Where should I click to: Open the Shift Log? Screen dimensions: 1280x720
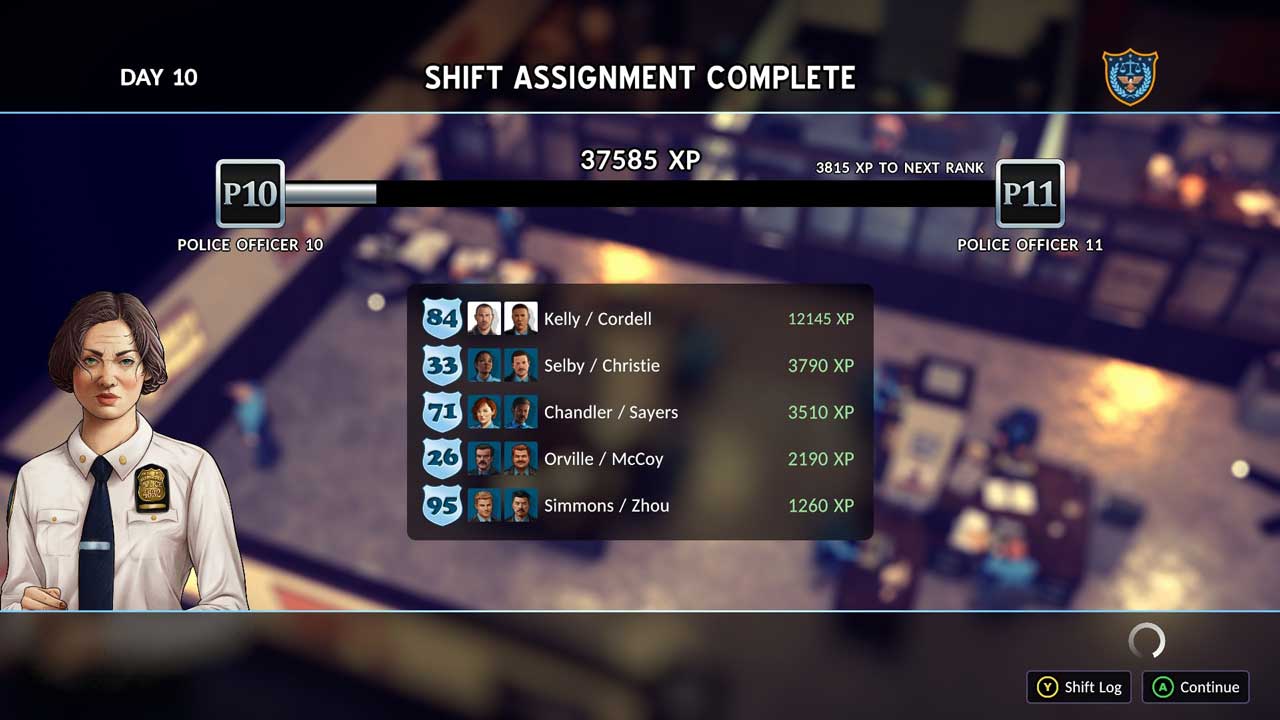(1079, 687)
